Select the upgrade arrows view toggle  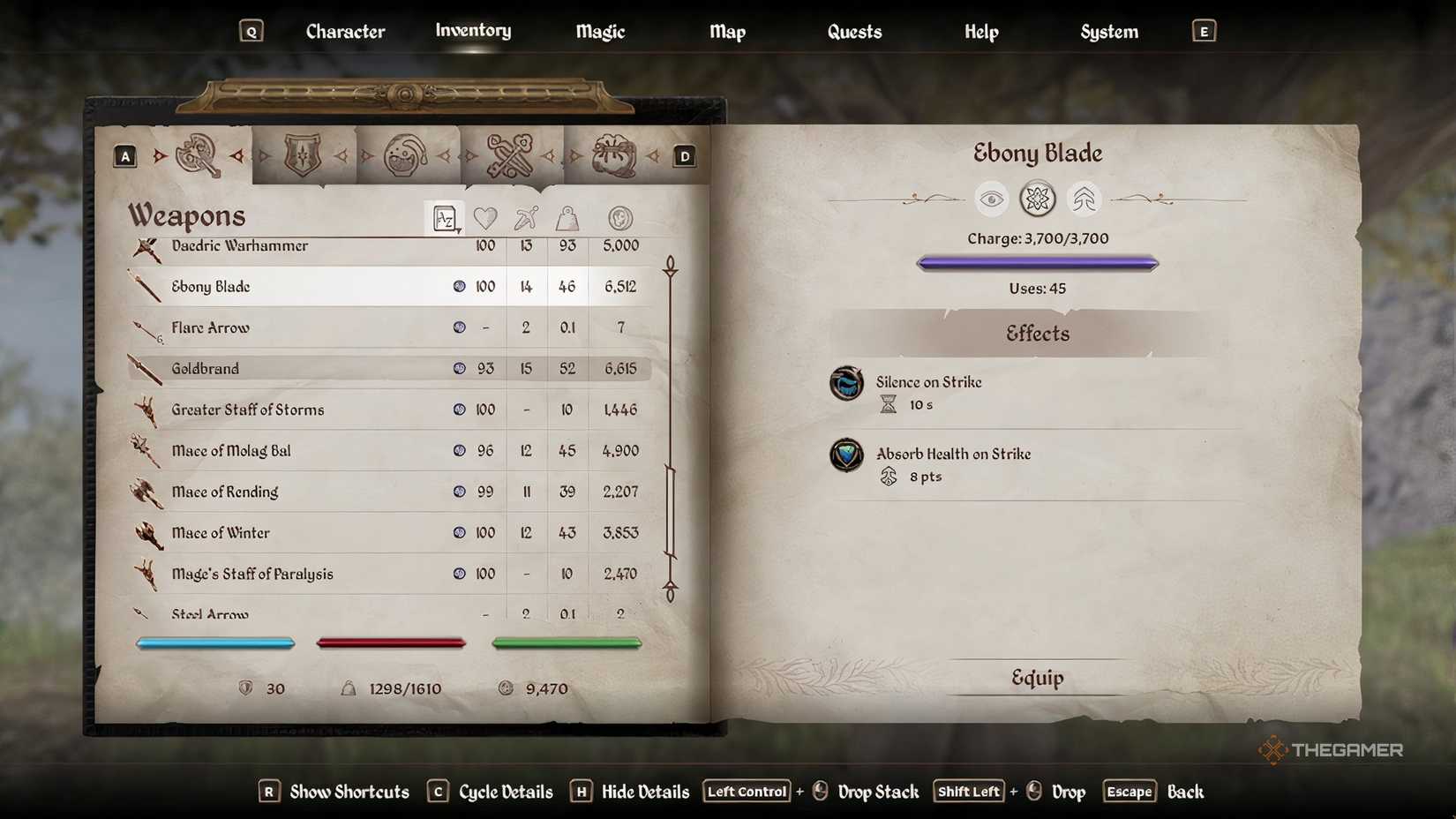[1083, 199]
